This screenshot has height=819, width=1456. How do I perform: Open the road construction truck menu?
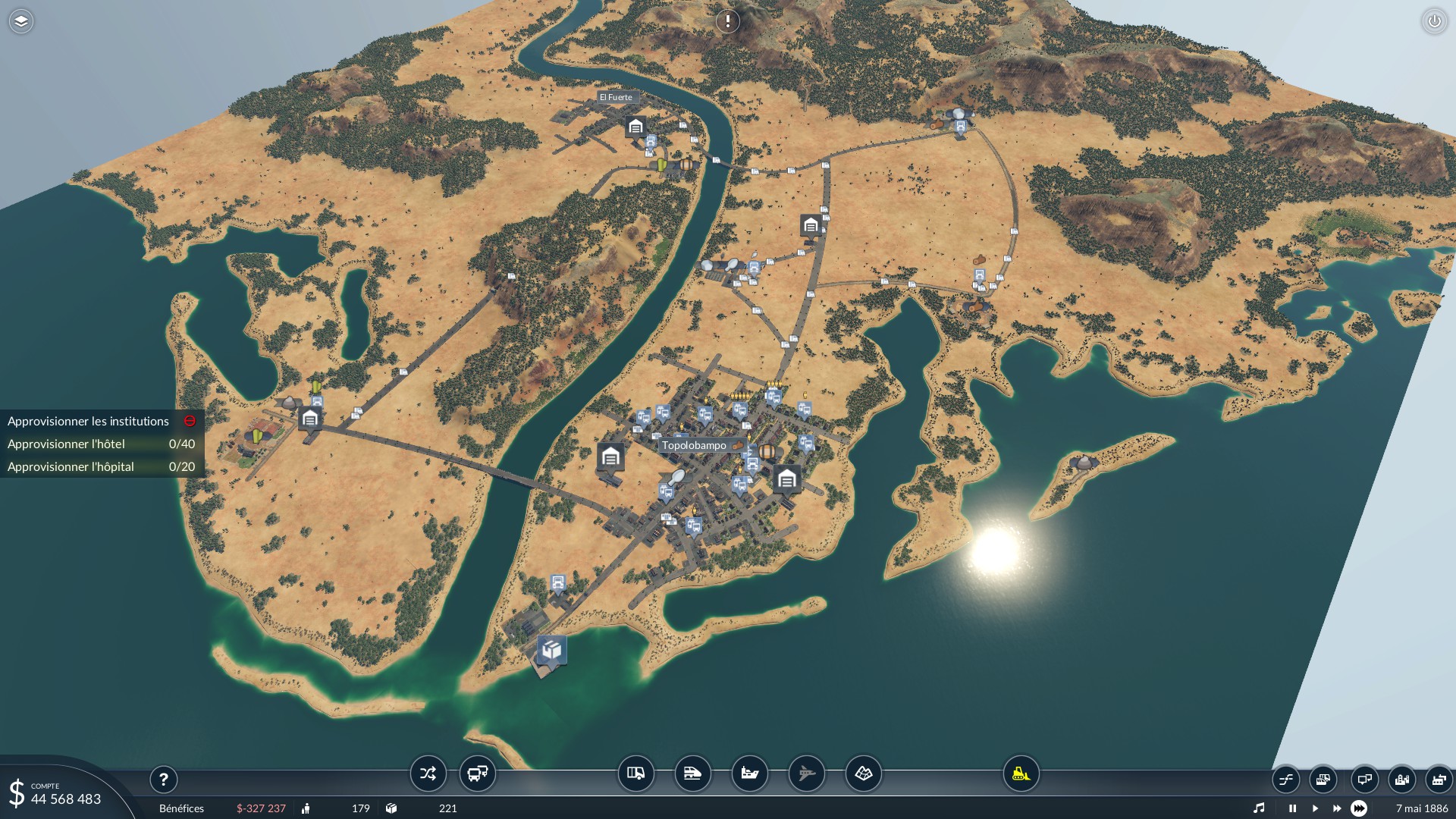[x=636, y=773]
